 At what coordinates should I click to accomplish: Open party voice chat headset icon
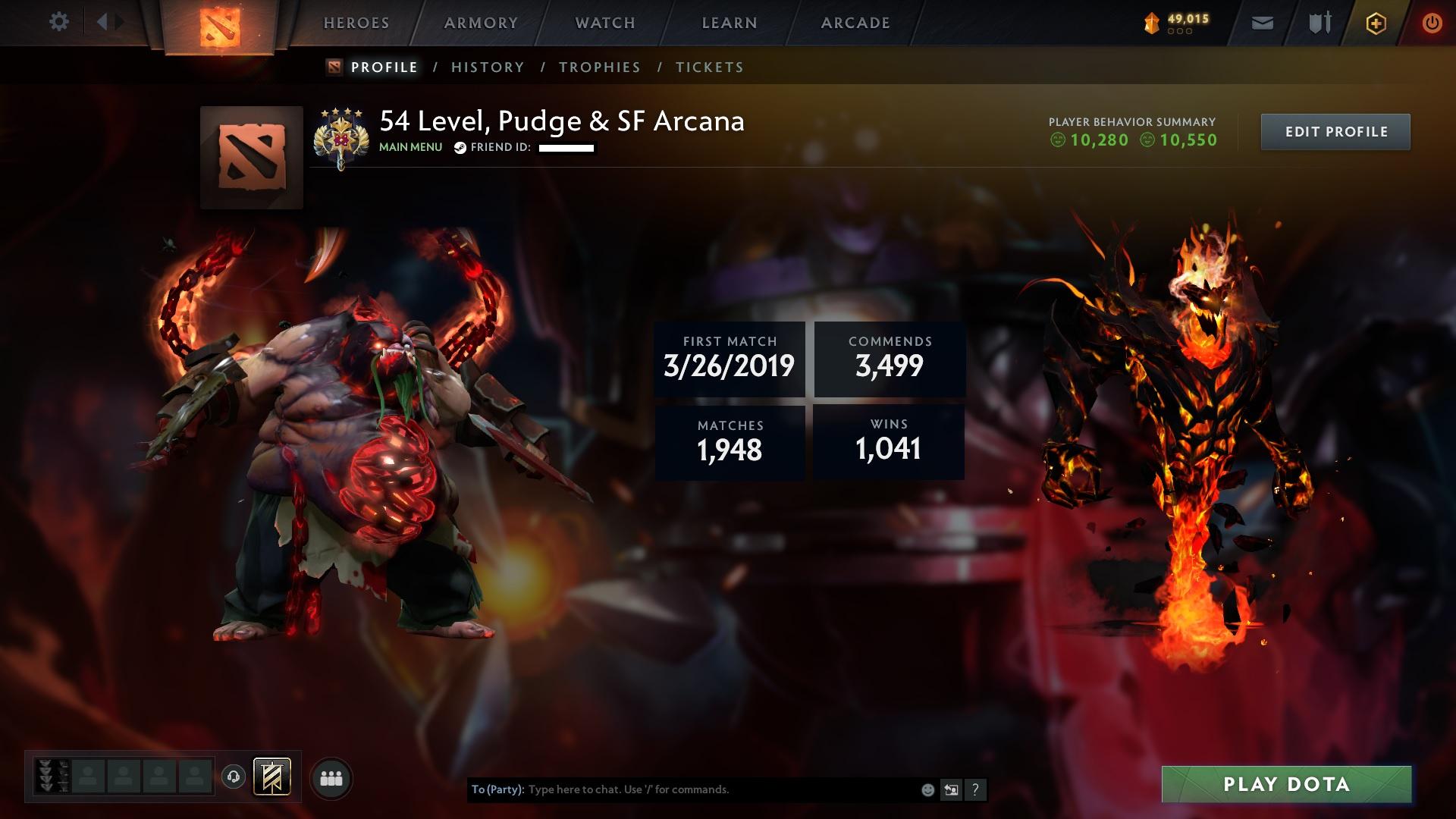click(x=235, y=777)
